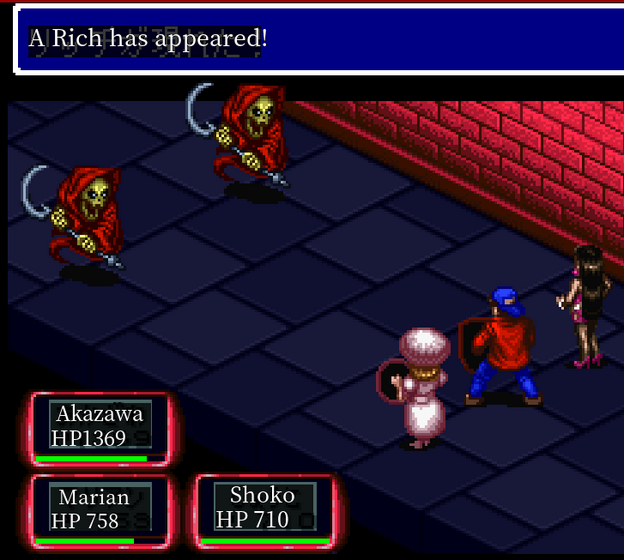
Task: Advance the "A Rich has appeared!" message
Action: tap(318, 40)
